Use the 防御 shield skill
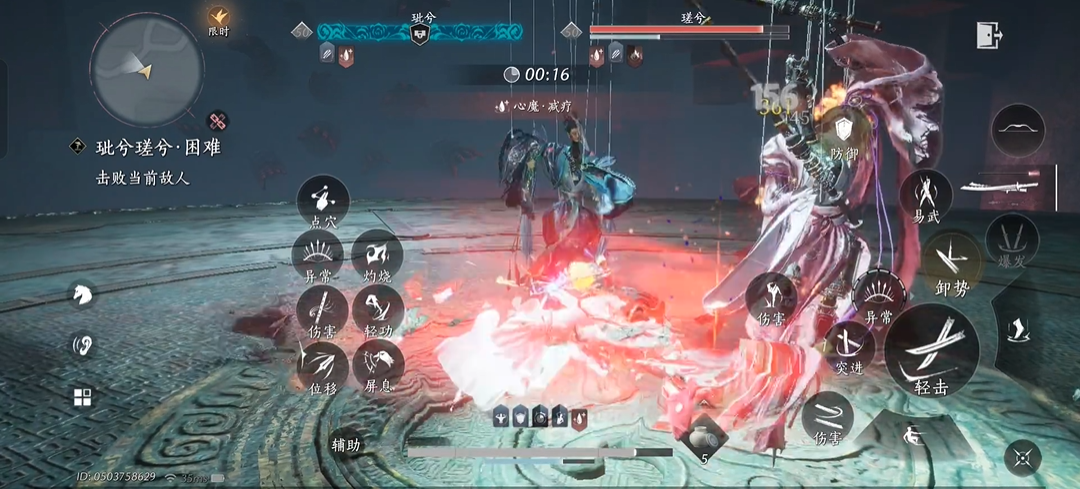This screenshot has width=1080, height=489. click(844, 131)
